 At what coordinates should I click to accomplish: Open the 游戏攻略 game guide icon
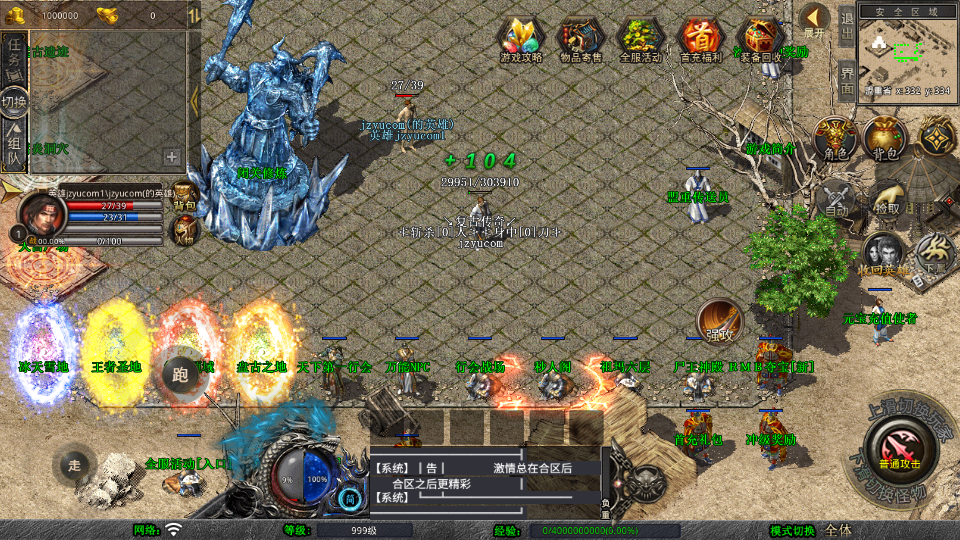[521, 40]
